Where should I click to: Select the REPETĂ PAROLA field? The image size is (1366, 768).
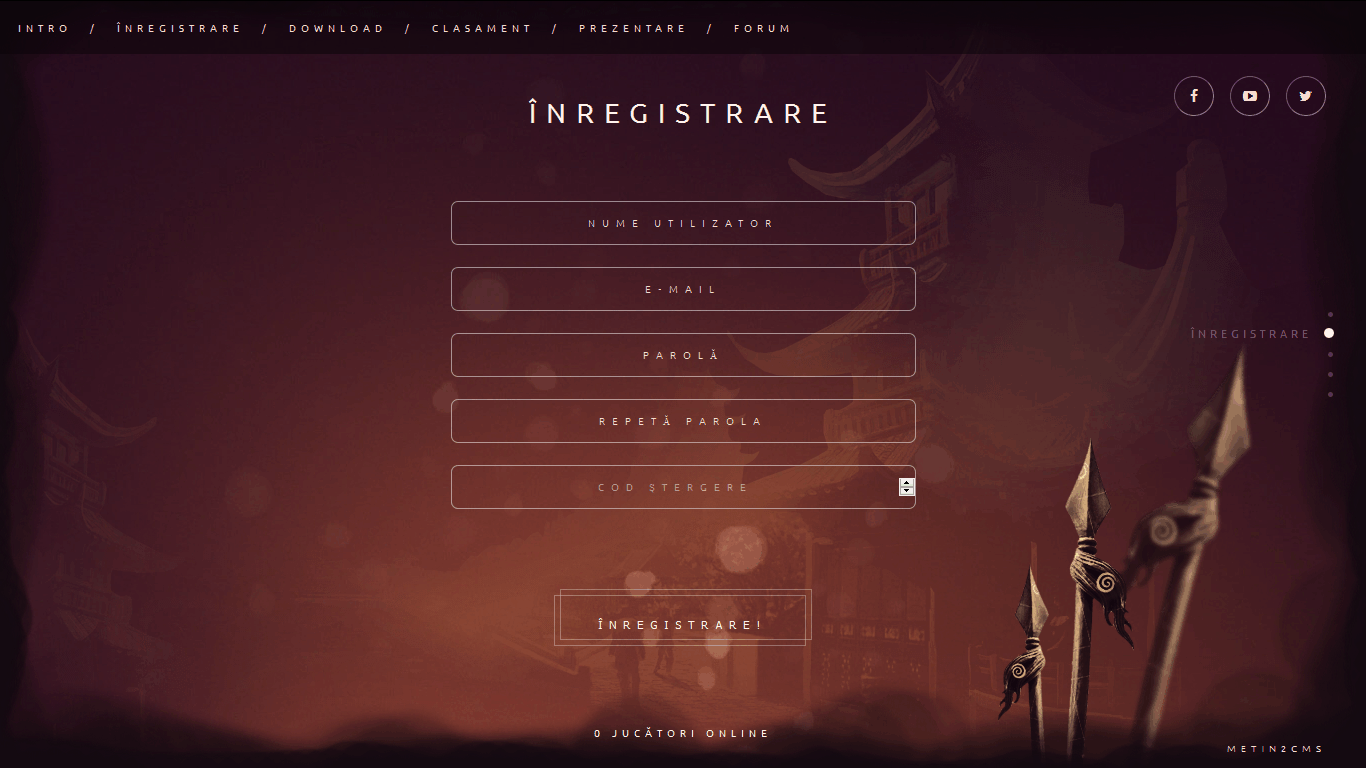click(x=683, y=421)
